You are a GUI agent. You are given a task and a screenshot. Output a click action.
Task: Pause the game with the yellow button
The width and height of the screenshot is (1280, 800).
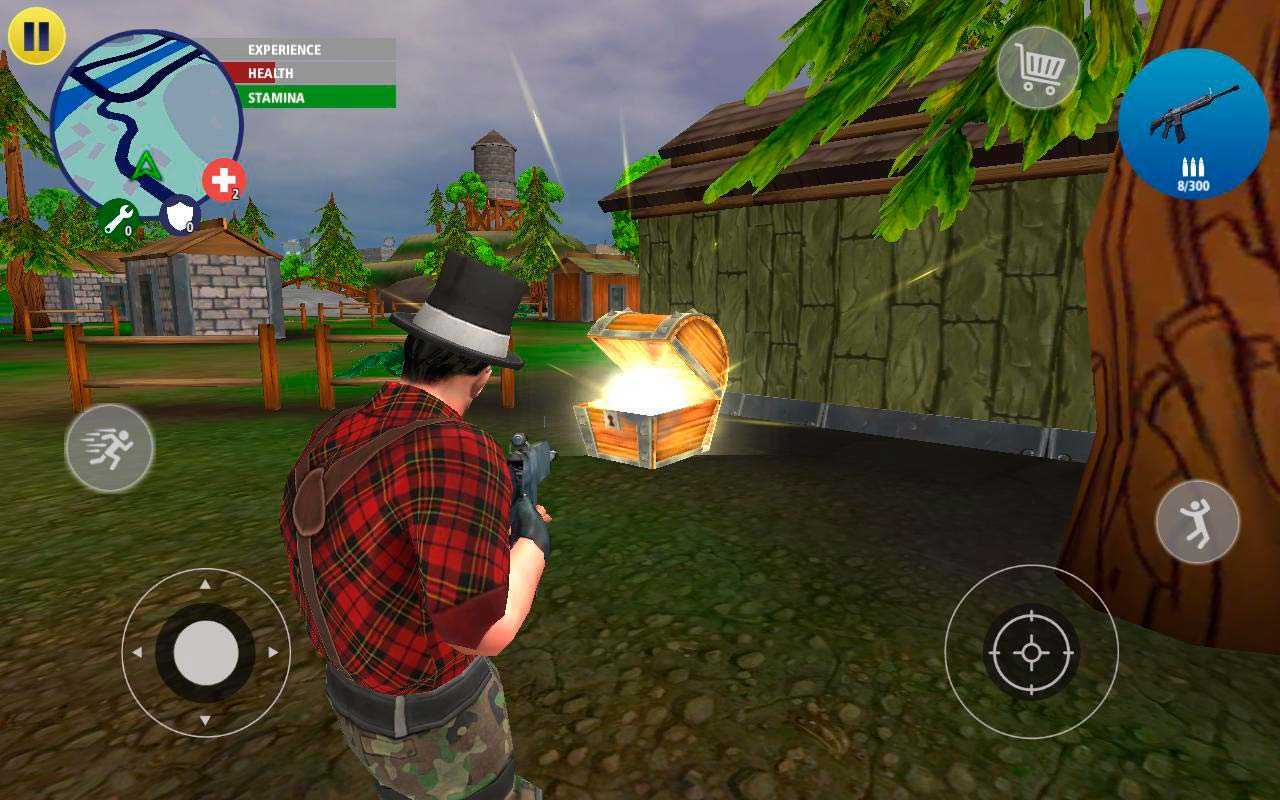click(36, 36)
